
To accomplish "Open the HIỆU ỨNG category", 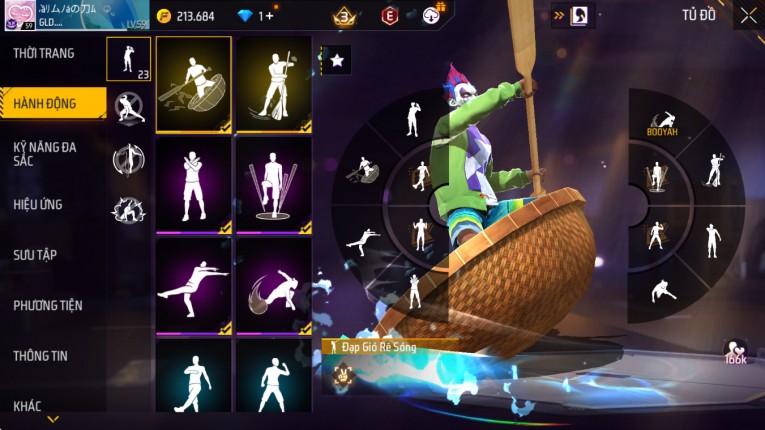I will [38, 205].
